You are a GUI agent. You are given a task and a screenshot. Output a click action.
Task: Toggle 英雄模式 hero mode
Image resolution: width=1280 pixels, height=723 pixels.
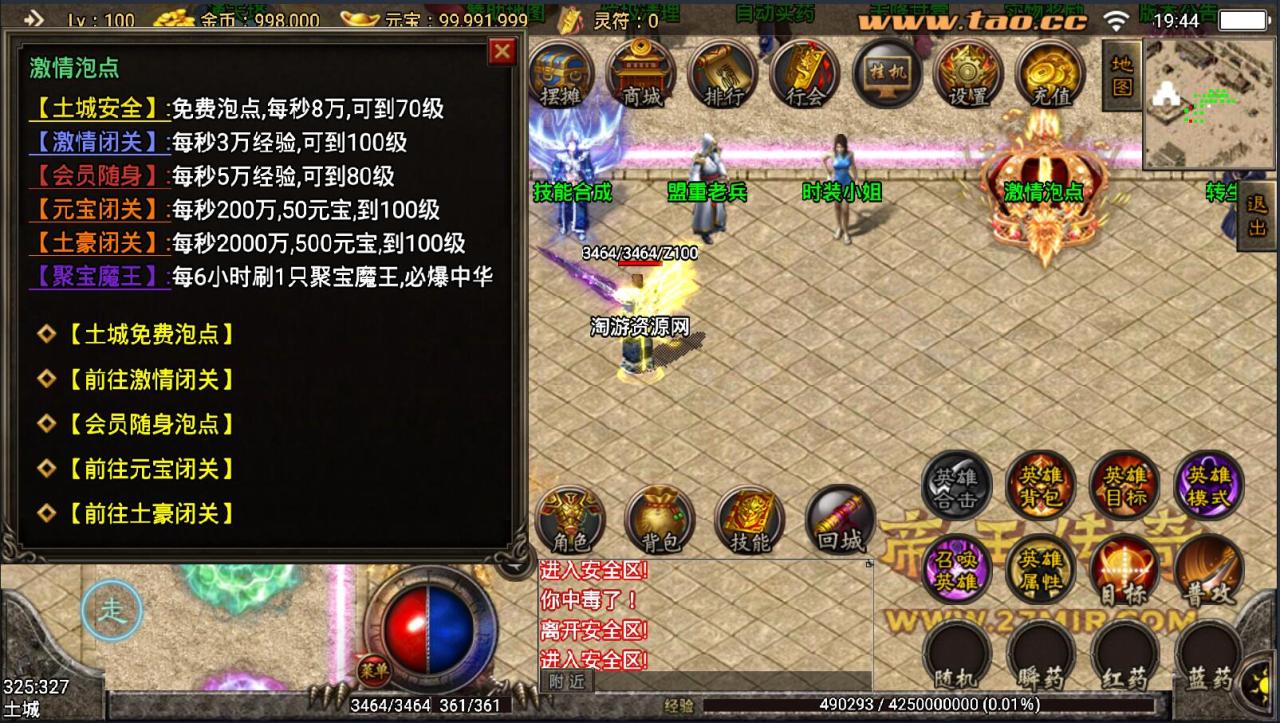1208,485
